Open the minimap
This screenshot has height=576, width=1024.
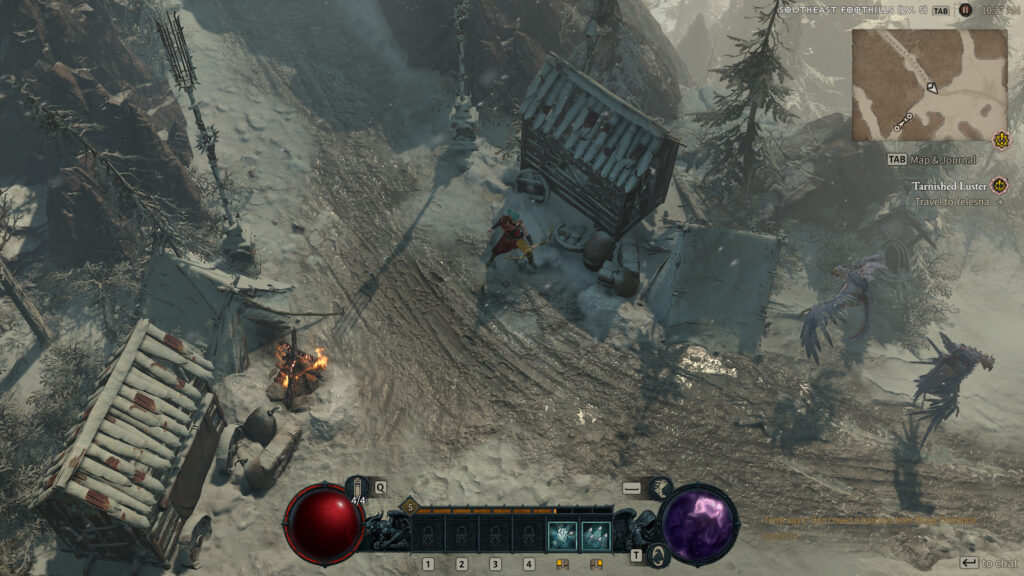929,85
